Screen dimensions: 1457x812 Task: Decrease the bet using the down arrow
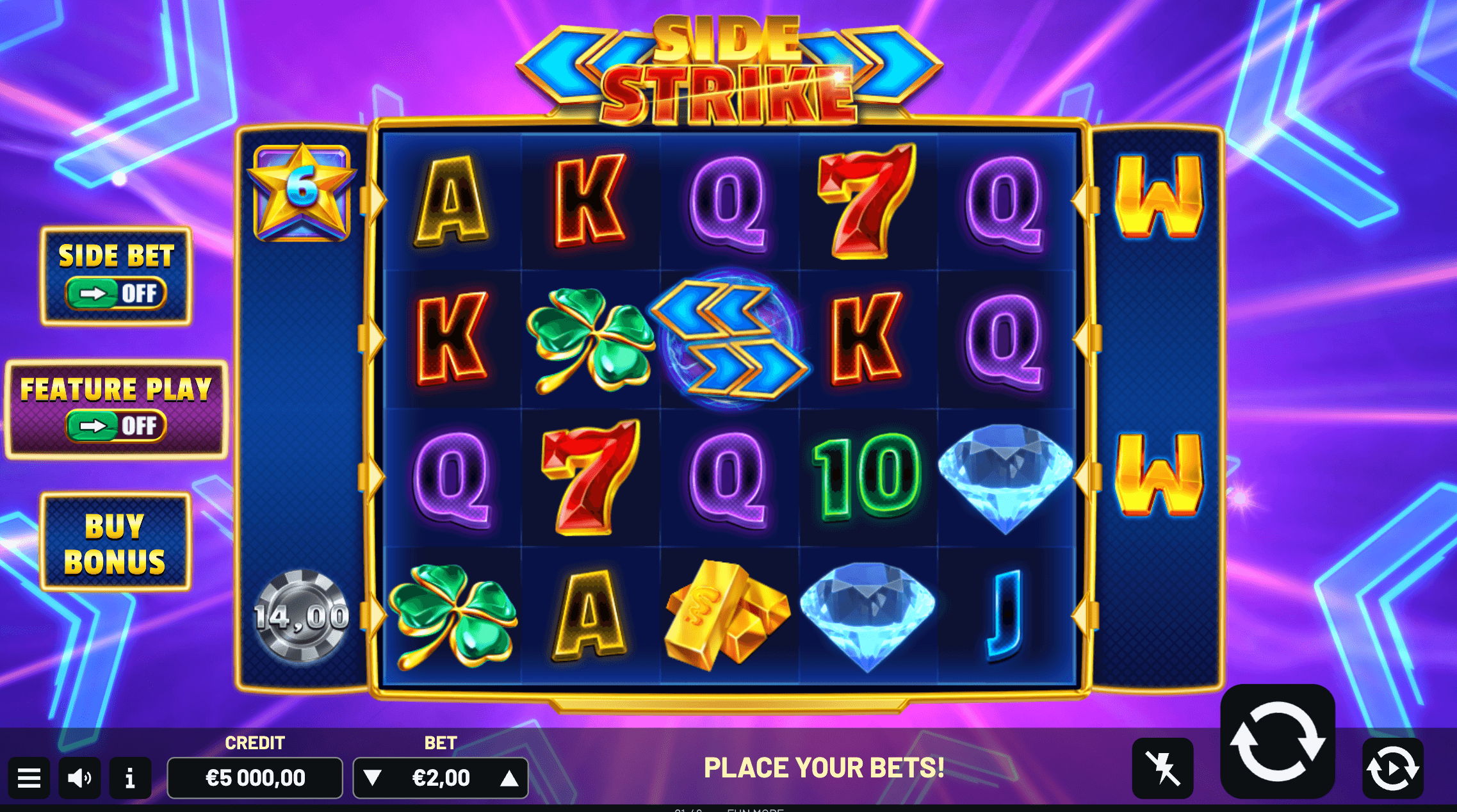(x=371, y=778)
